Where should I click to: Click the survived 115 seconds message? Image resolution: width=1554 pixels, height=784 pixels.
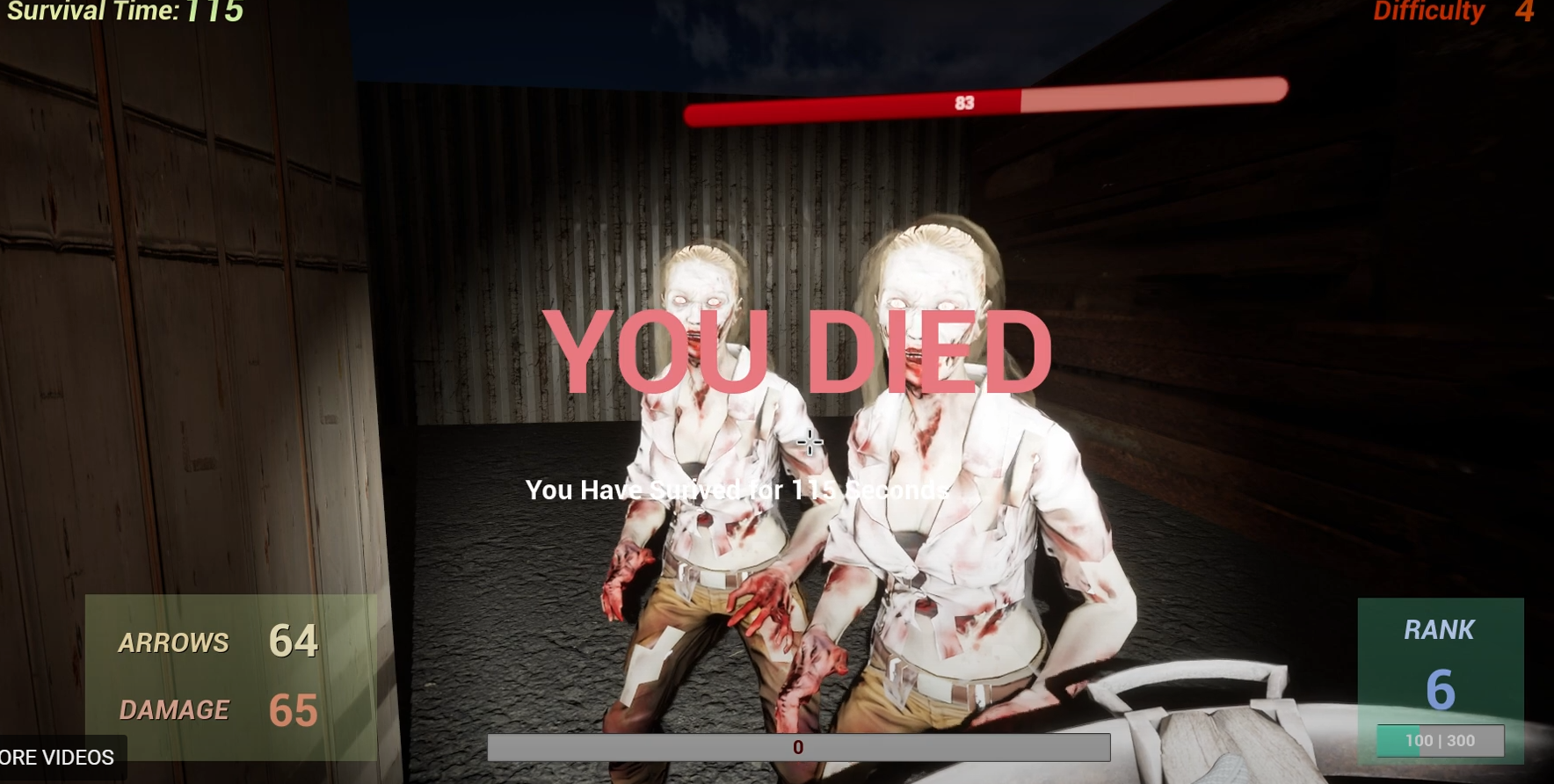[737, 490]
